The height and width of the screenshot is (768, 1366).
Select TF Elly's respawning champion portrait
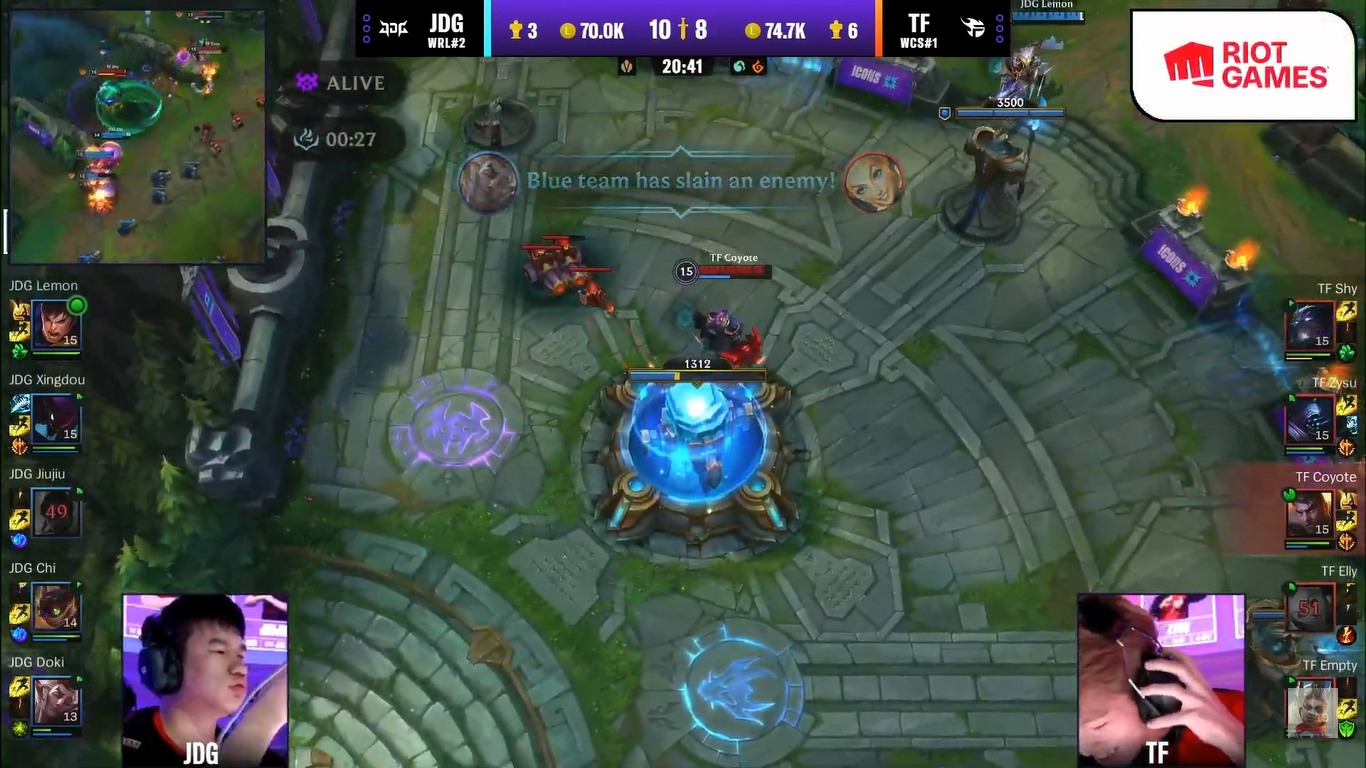pos(1310,607)
